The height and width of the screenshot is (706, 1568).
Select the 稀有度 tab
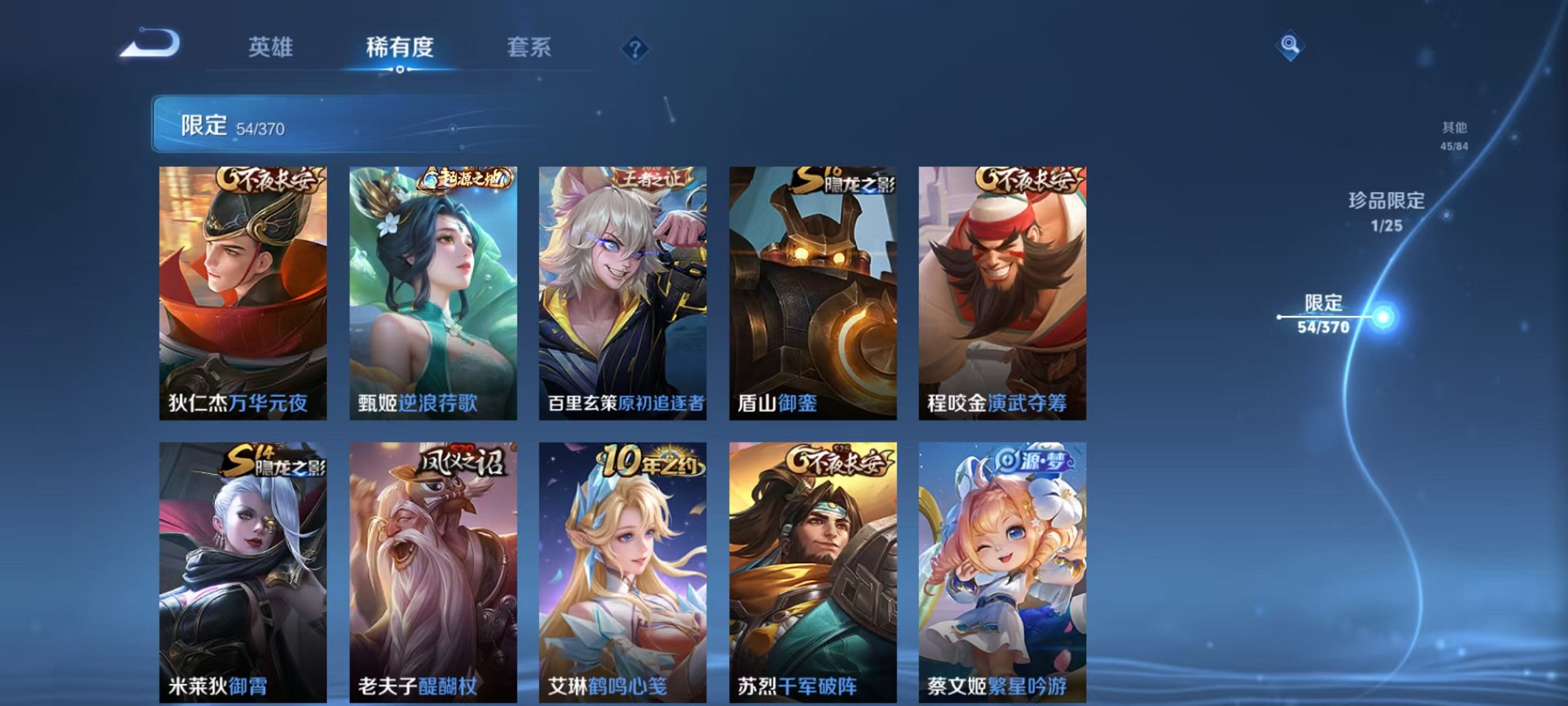click(400, 47)
